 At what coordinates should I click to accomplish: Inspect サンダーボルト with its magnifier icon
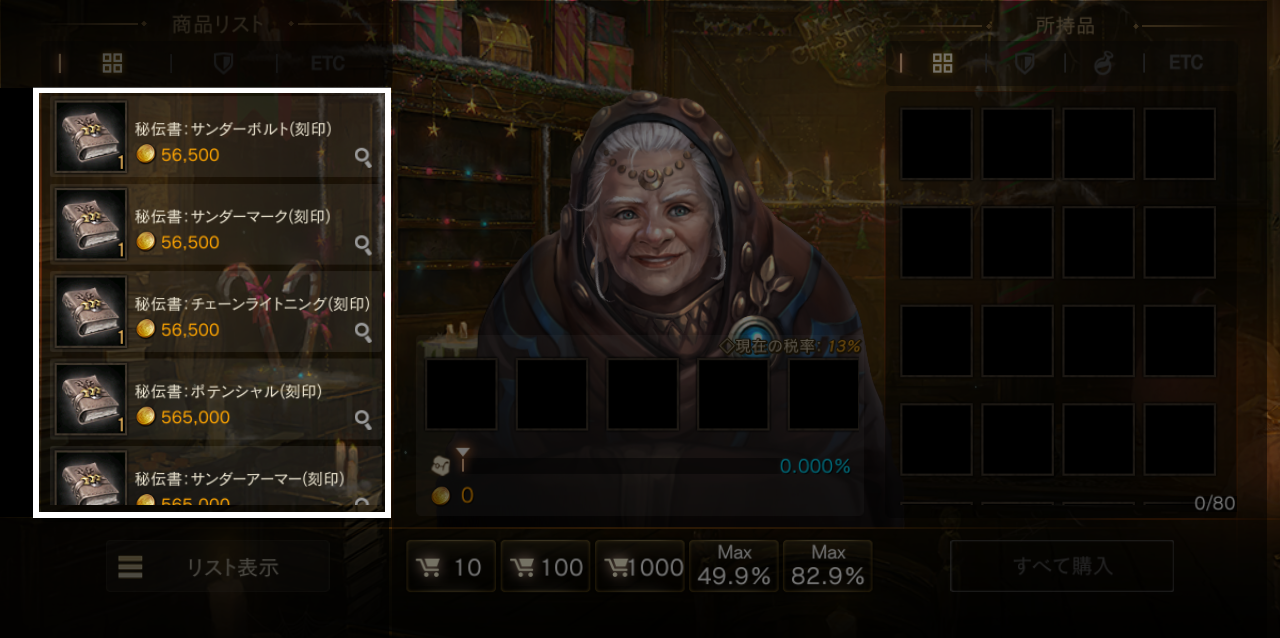click(363, 157)
